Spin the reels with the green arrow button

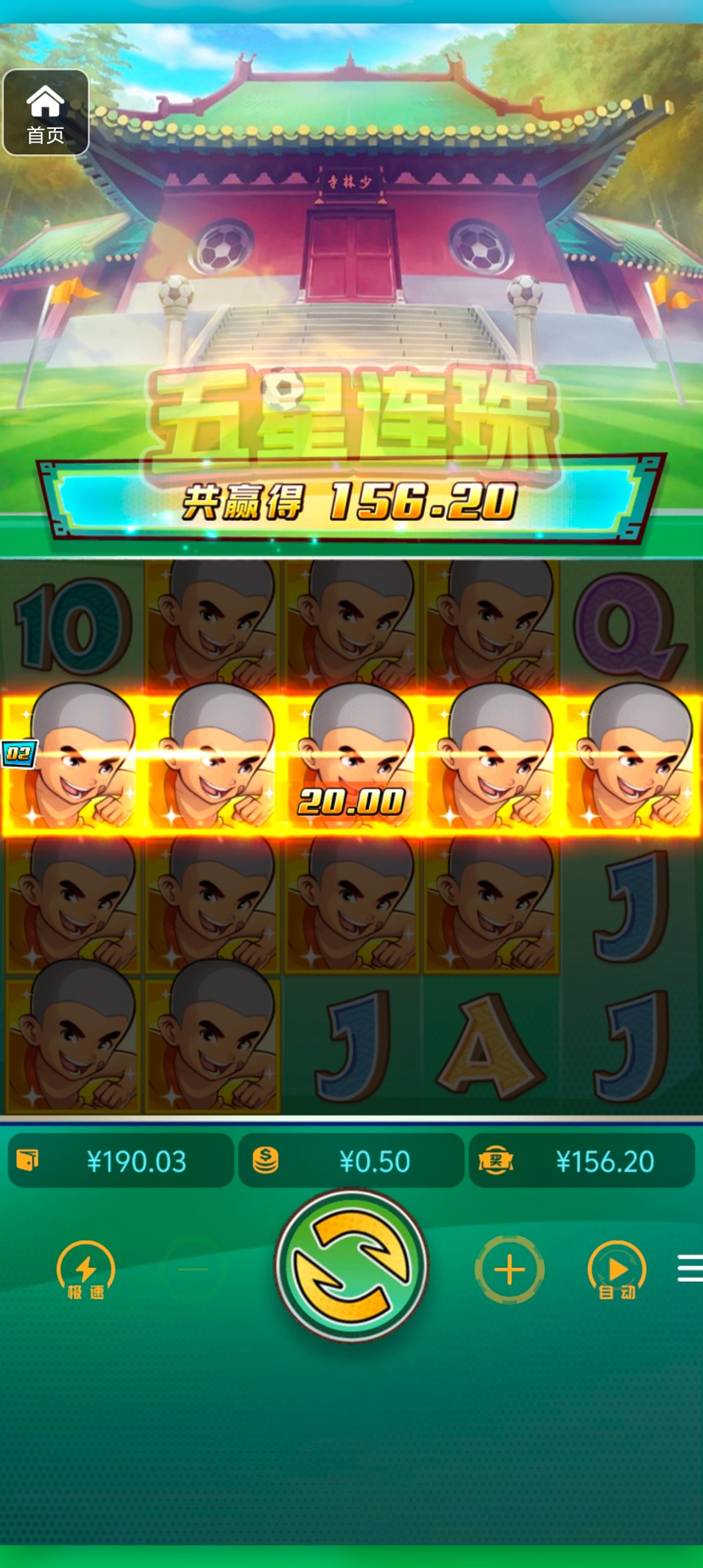click(x=351, y=1266)
